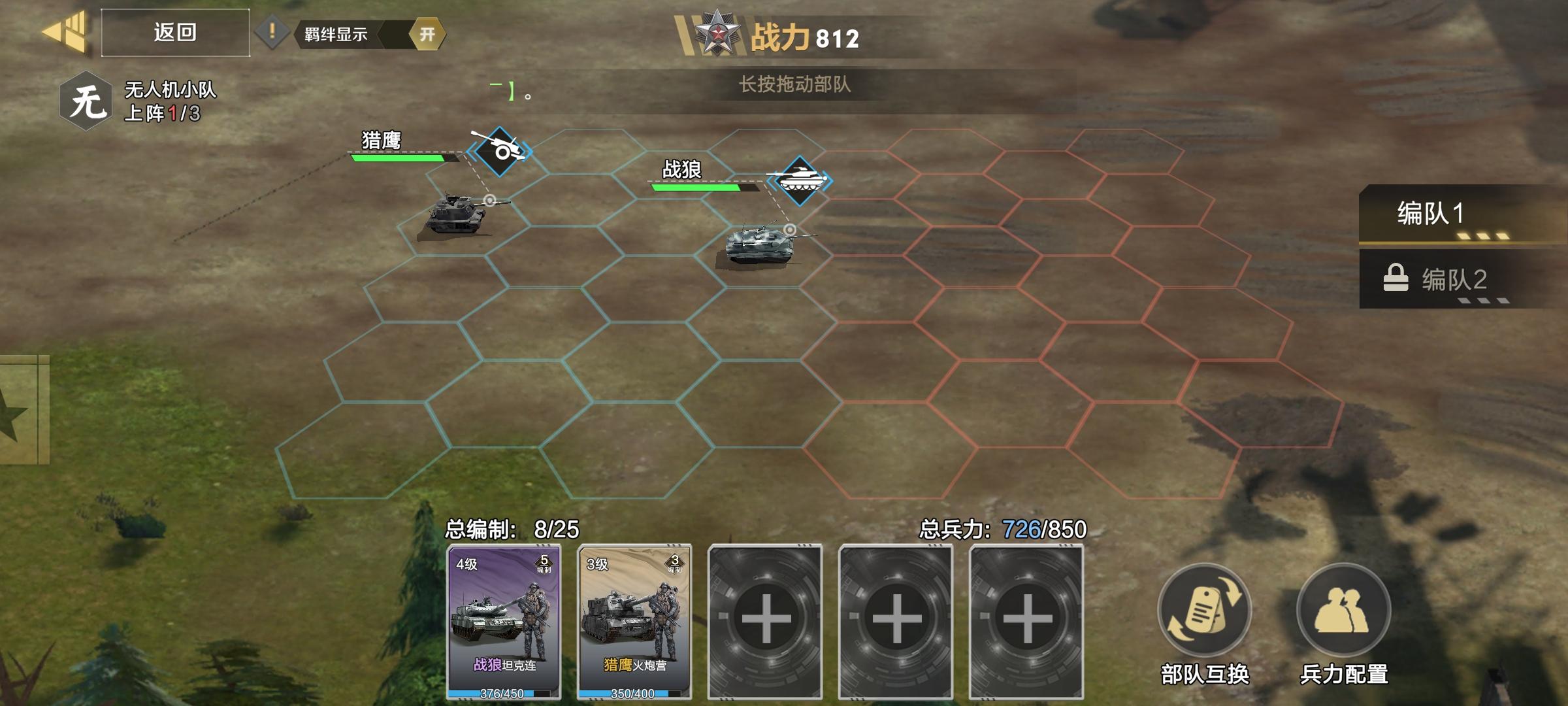Select the 猎鹰 artillery unit marker
Viewport: 1568px width, 706px height.
pyautogui.click(x=500, y=152)
